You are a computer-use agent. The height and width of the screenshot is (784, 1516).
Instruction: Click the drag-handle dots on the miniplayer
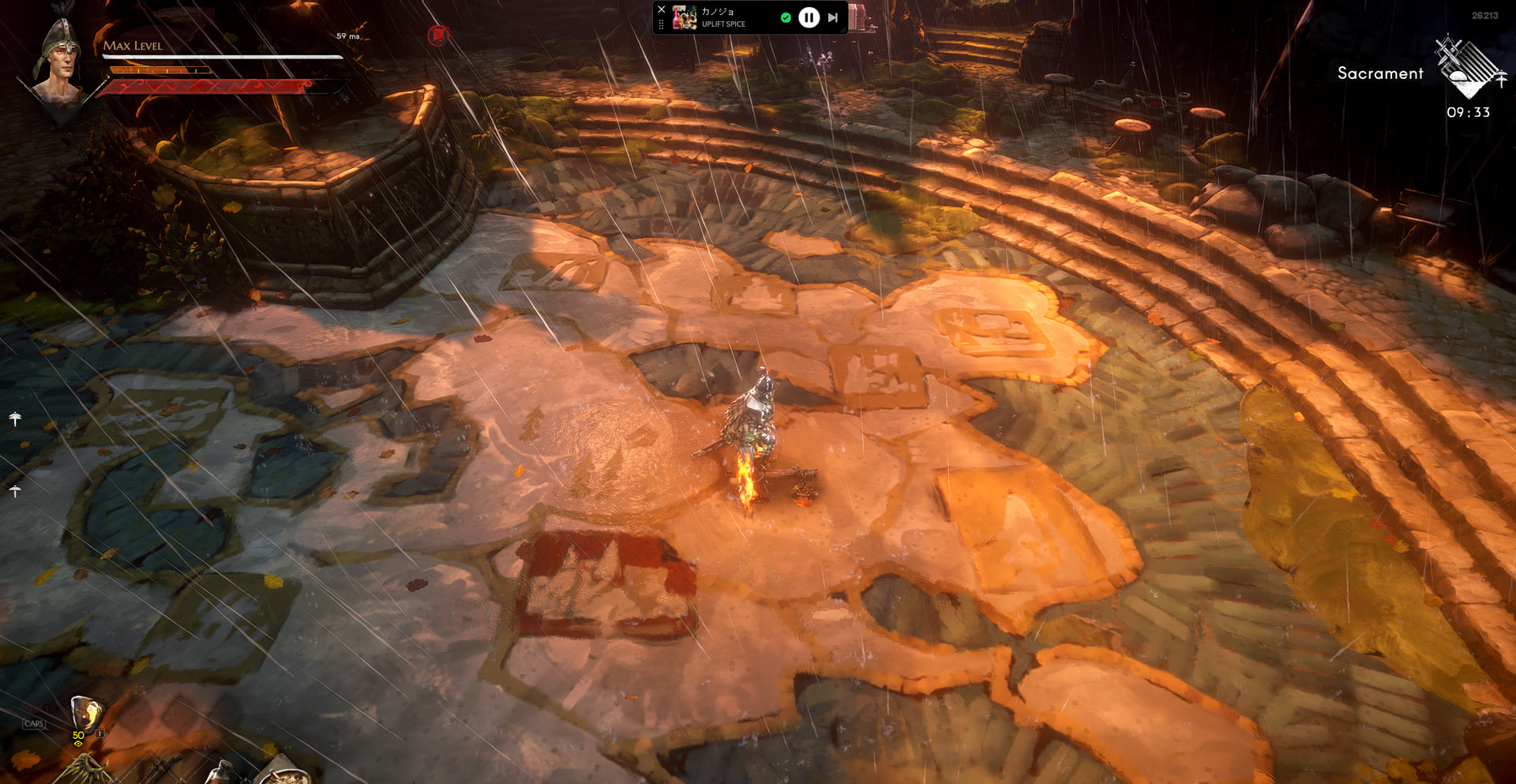(x=662, y=23)
